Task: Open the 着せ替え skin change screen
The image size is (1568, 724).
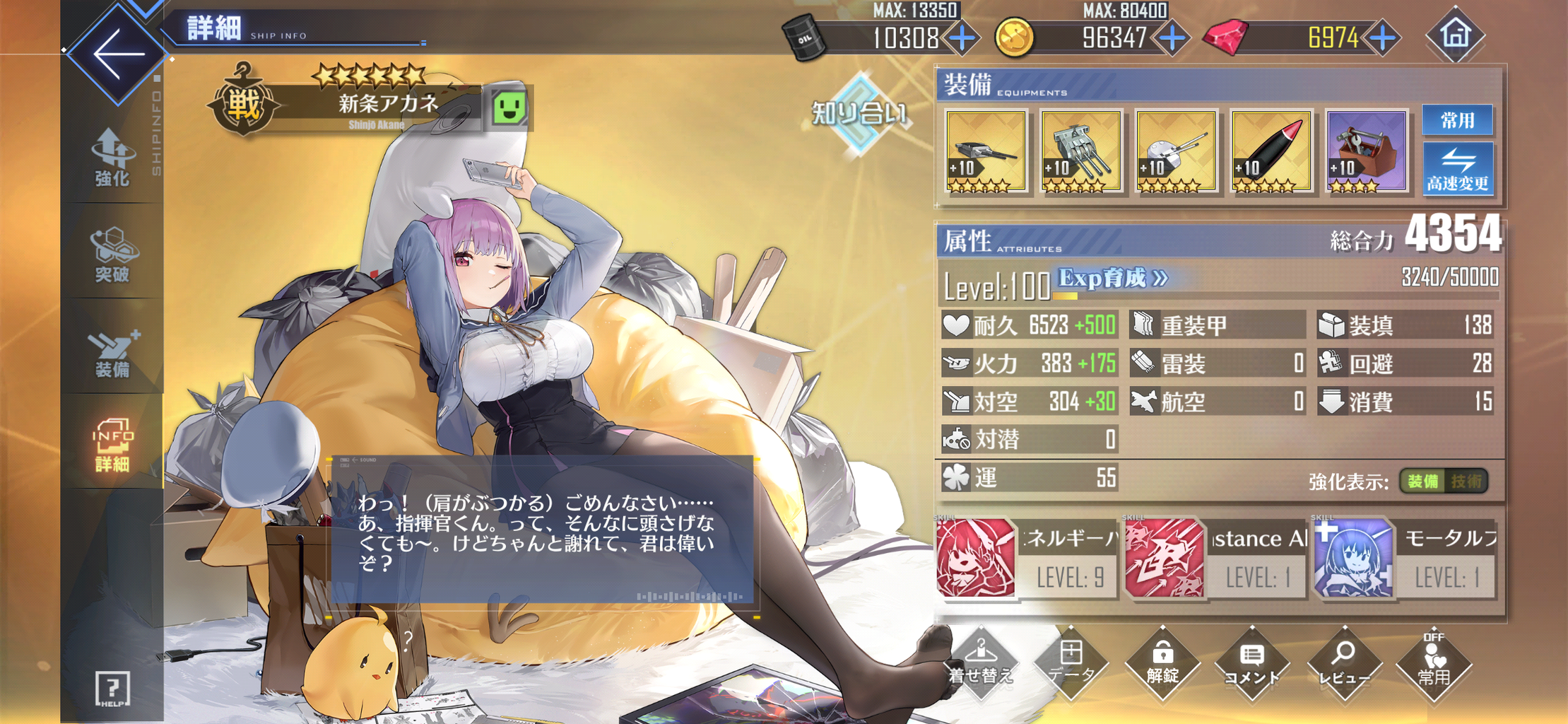Action: click(x=982, y=665)
